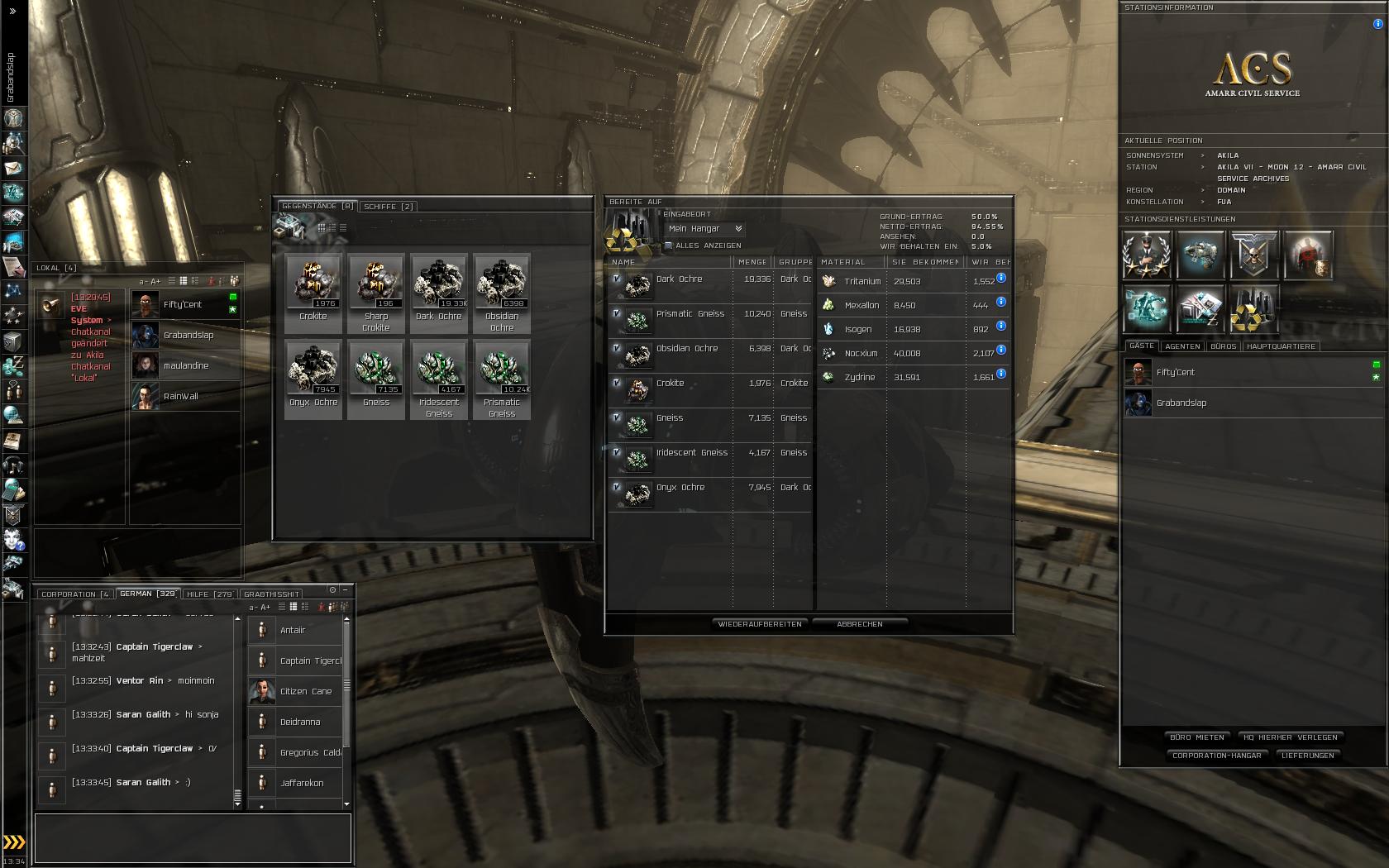Open the Agenten tab
Image resolution: width=1389 pixels, height=868 pixels.
pos(1182,346)
